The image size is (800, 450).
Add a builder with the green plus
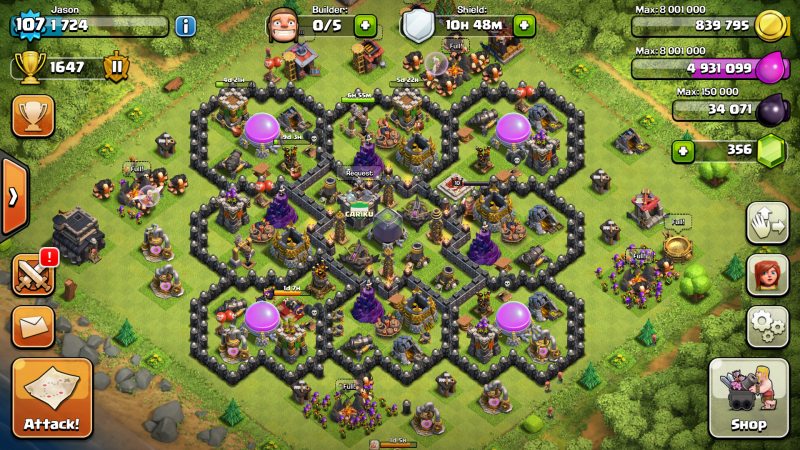[364, 26]
